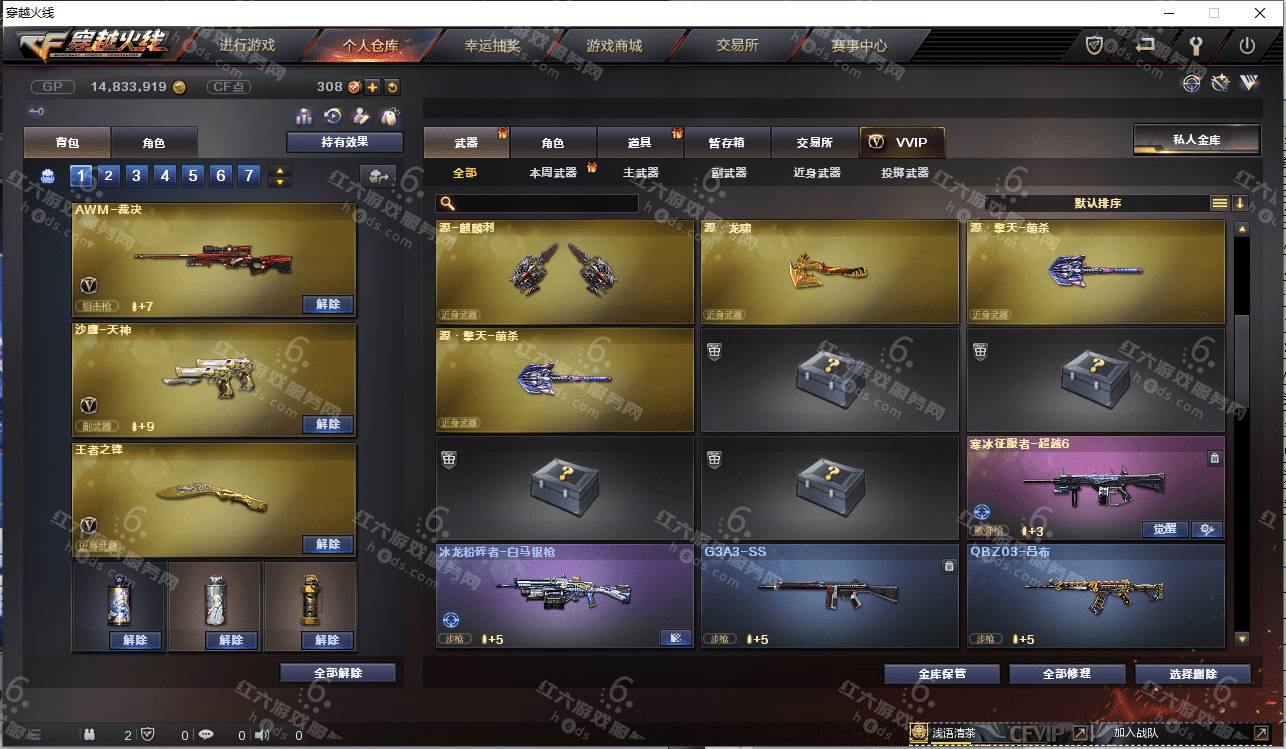This screenshot has width=1286, height=749.
Task: Open the crosshair scope settings icon top right
Action: [x=1191, y=83]
